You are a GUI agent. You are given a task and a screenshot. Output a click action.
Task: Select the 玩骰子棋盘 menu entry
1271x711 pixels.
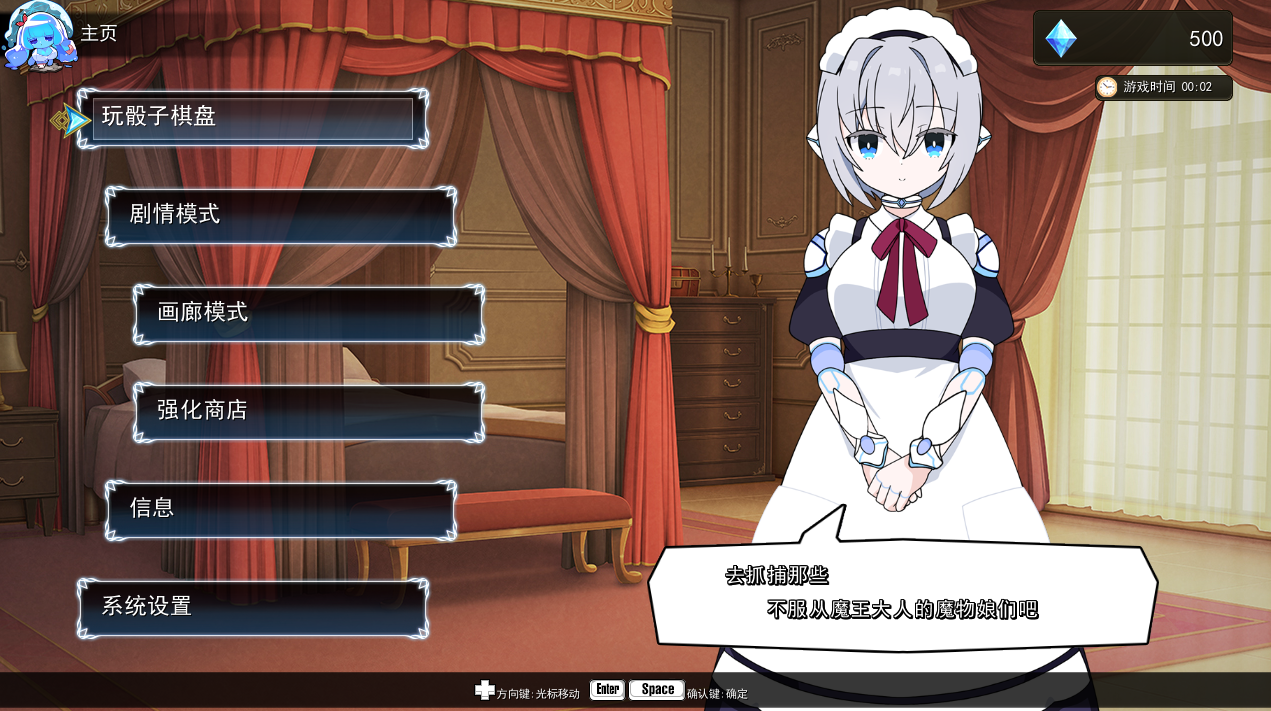[252, 118]
